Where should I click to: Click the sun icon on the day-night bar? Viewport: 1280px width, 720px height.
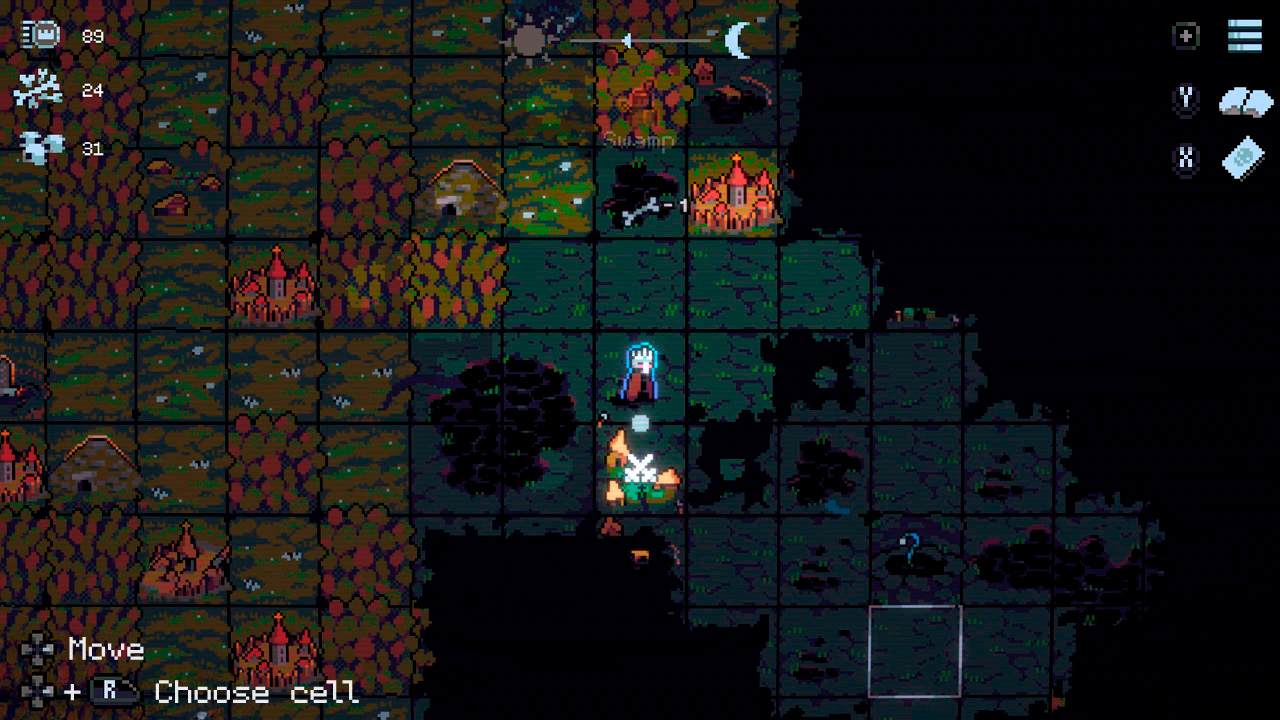527,41
